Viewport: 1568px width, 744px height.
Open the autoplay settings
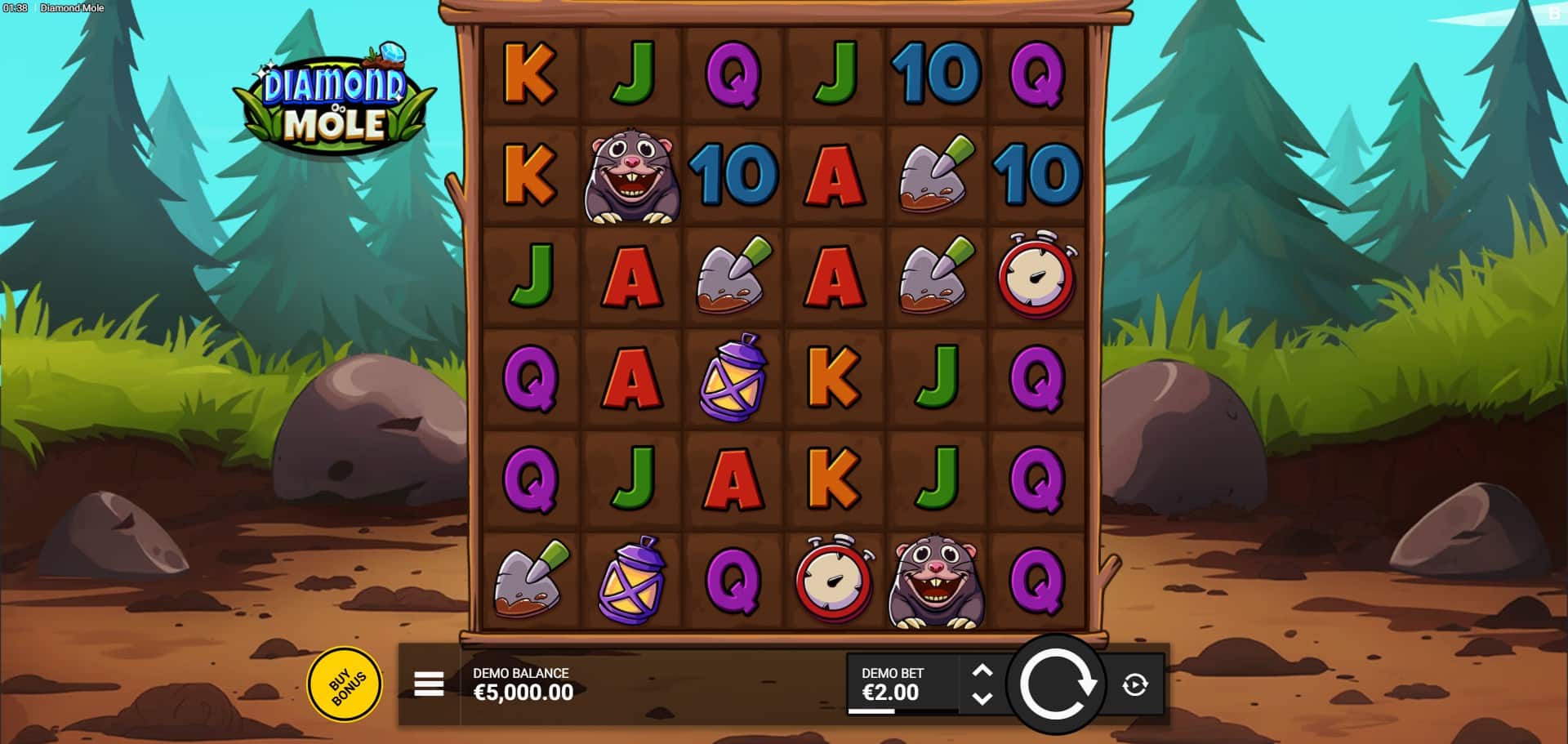tap(1134, 684)
